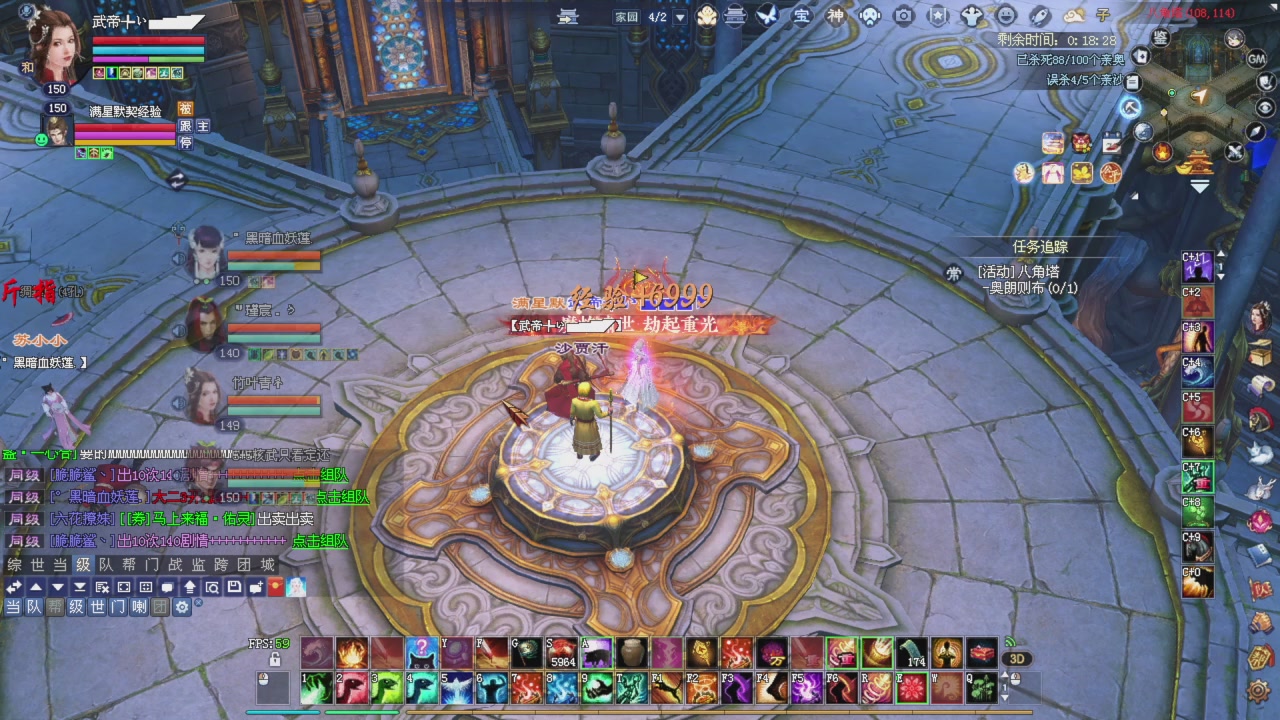This screenshot has width=1280, height=720.
Task: Click the 鉴 button beside the minimap
Action: (1160, 38)
